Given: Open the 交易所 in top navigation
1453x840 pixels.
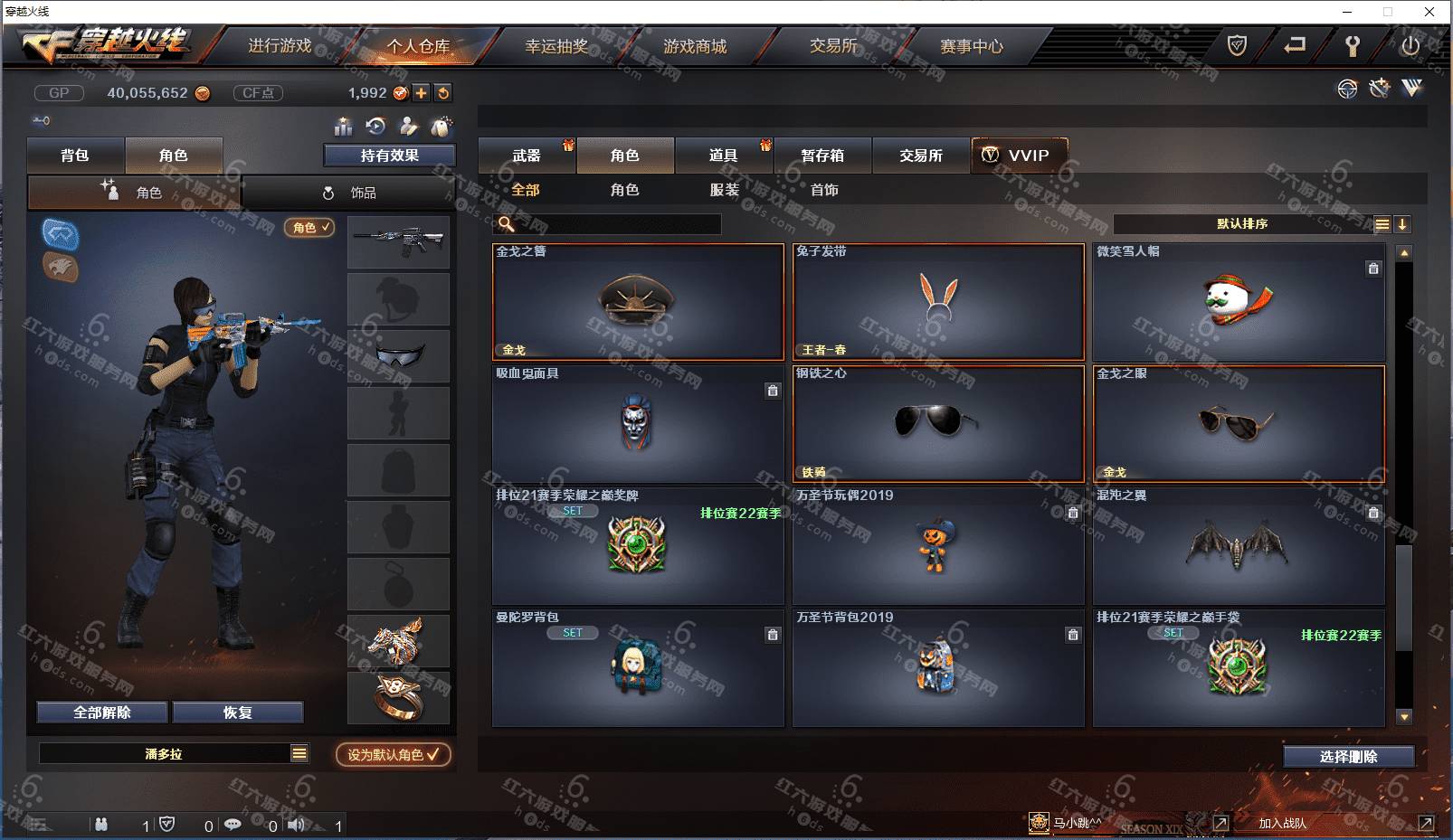Looking at the screenshot, I should coord(833,46).
